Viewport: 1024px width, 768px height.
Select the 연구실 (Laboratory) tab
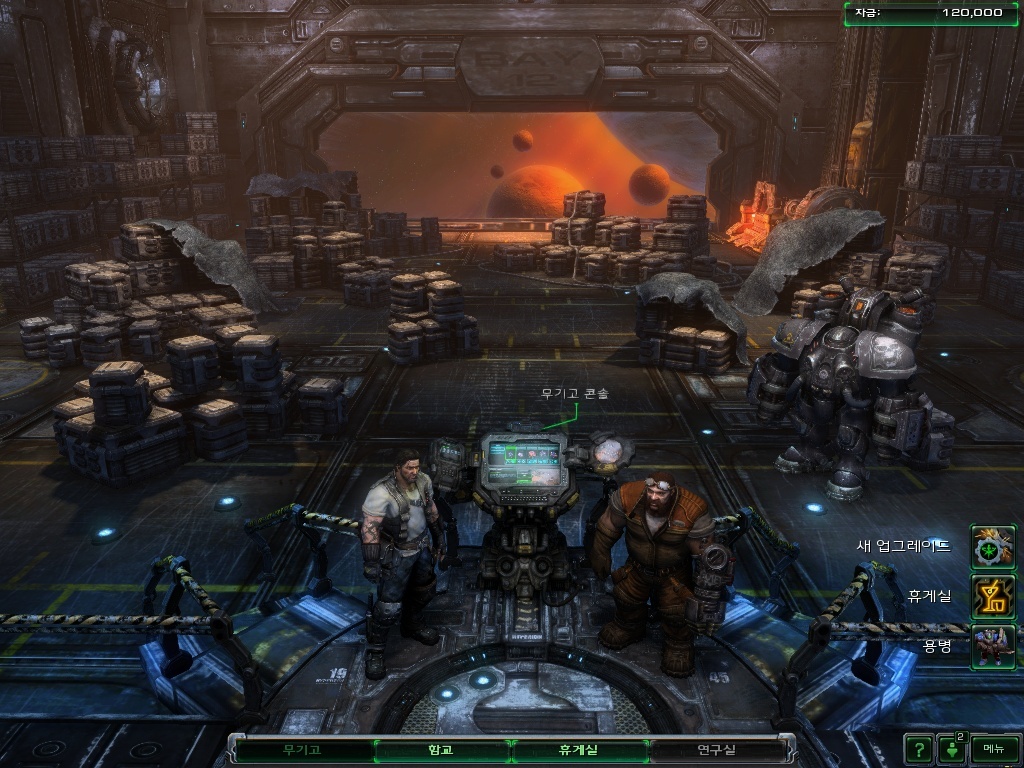pos(716,749)
